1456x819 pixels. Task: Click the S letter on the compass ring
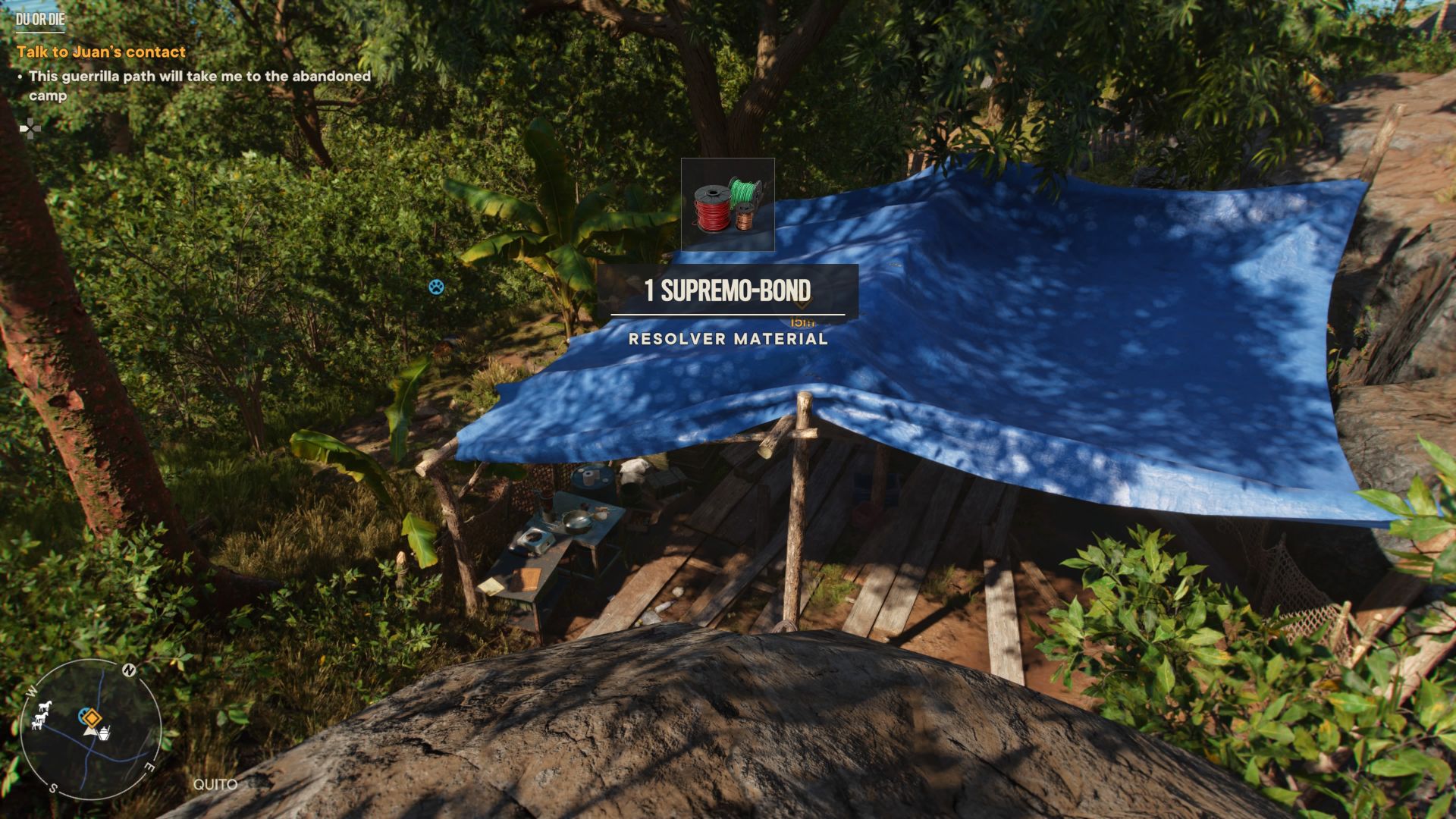[53, 787]
